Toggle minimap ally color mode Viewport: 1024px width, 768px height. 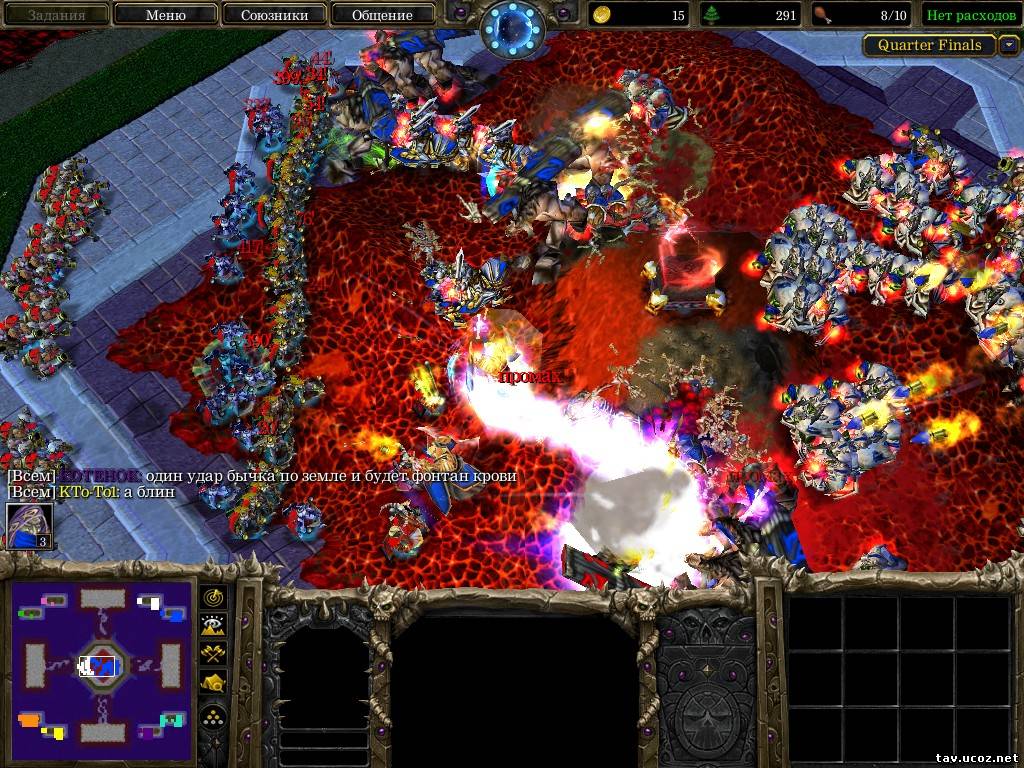coord(214,654)
